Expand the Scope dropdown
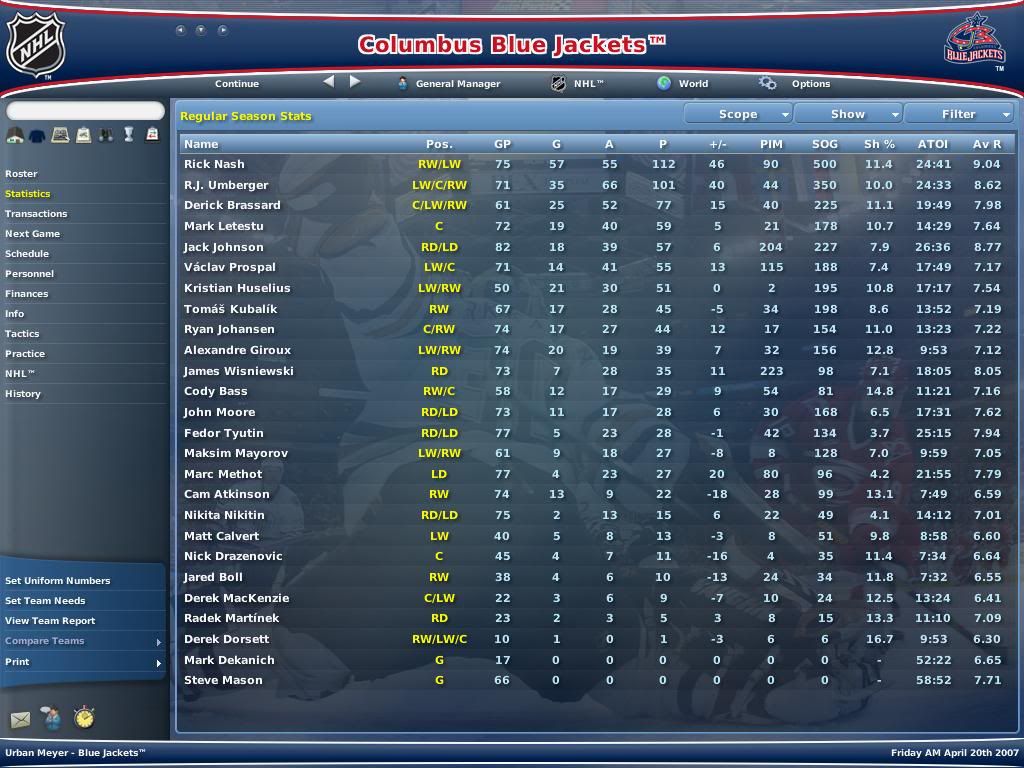 click(738, 114)
